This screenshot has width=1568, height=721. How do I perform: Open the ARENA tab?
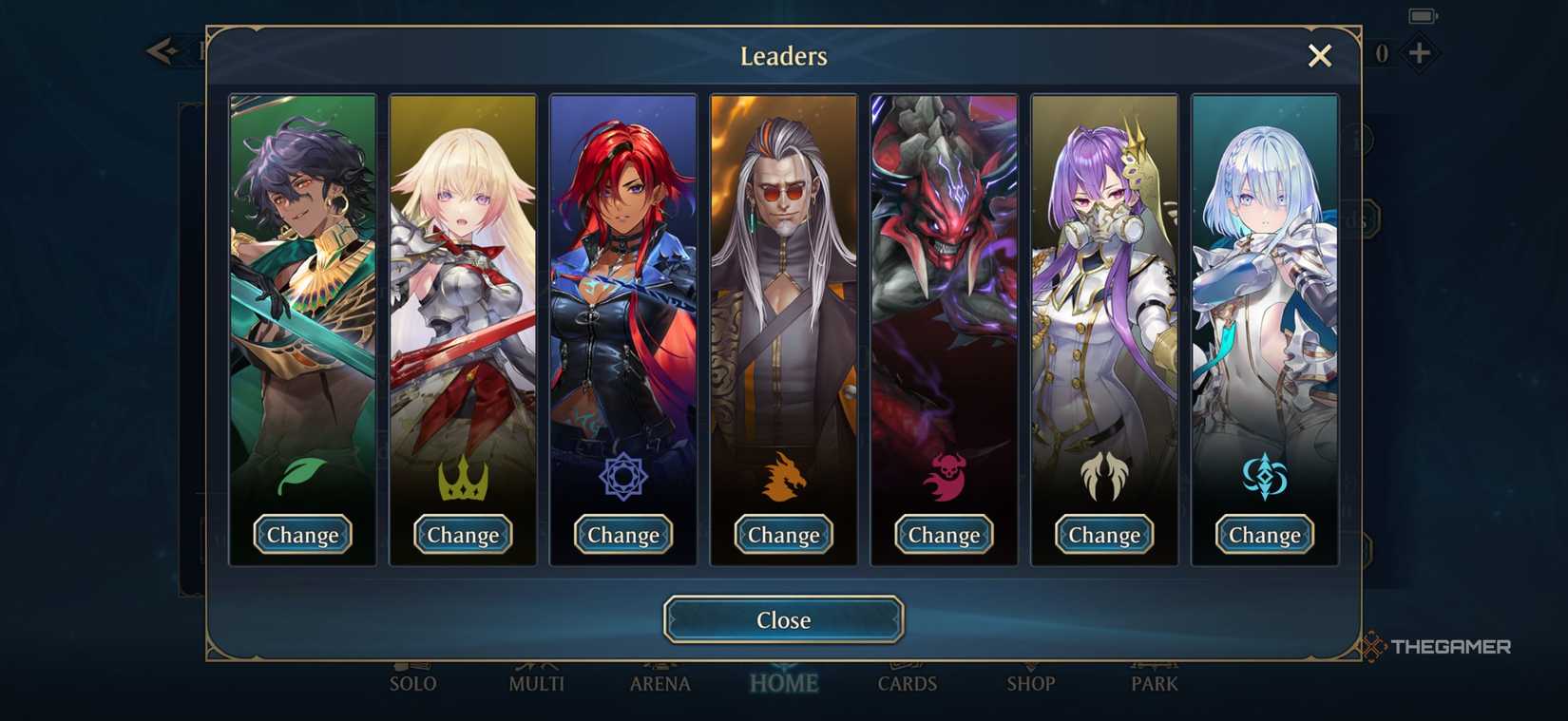[x=660, y=683]
